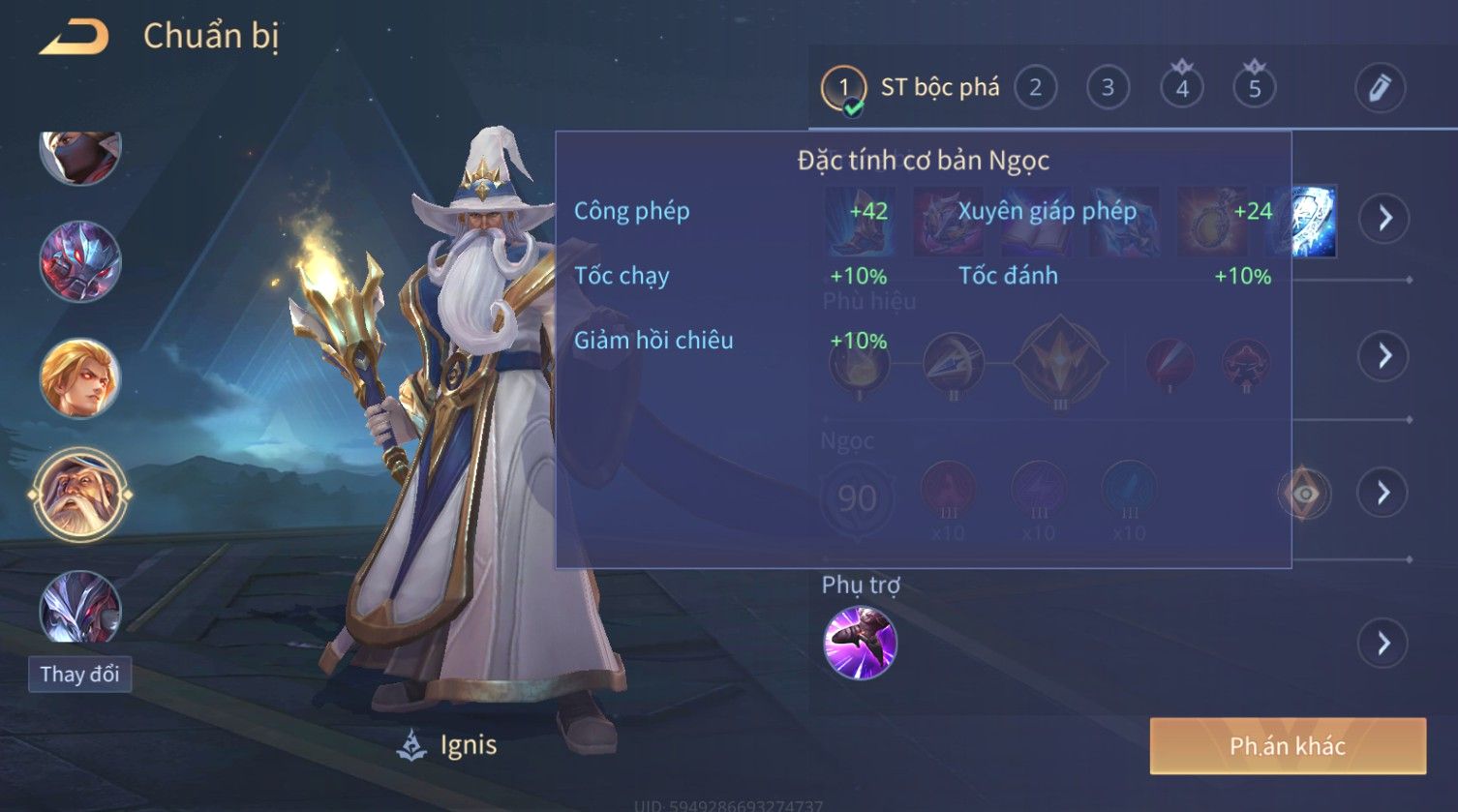Open Ngọc section arrow
The width and height of the screenshot is (1458, 812).
(x=1384, y=494)
